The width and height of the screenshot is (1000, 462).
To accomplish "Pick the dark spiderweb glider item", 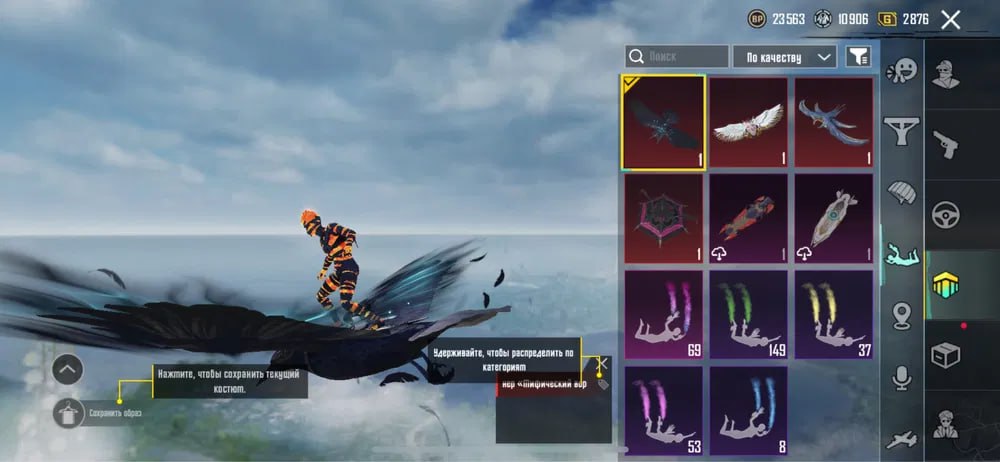I will [663, 218].
